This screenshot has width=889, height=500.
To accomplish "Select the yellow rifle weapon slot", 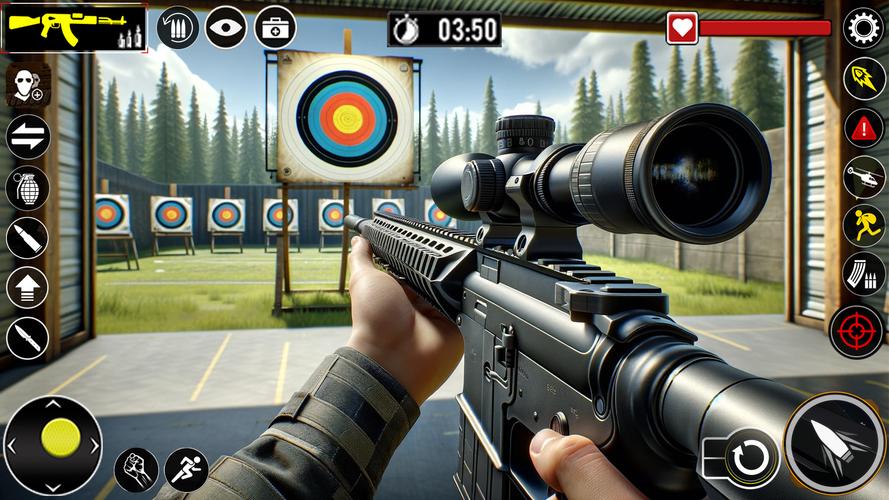I will (x=74, y=28).
